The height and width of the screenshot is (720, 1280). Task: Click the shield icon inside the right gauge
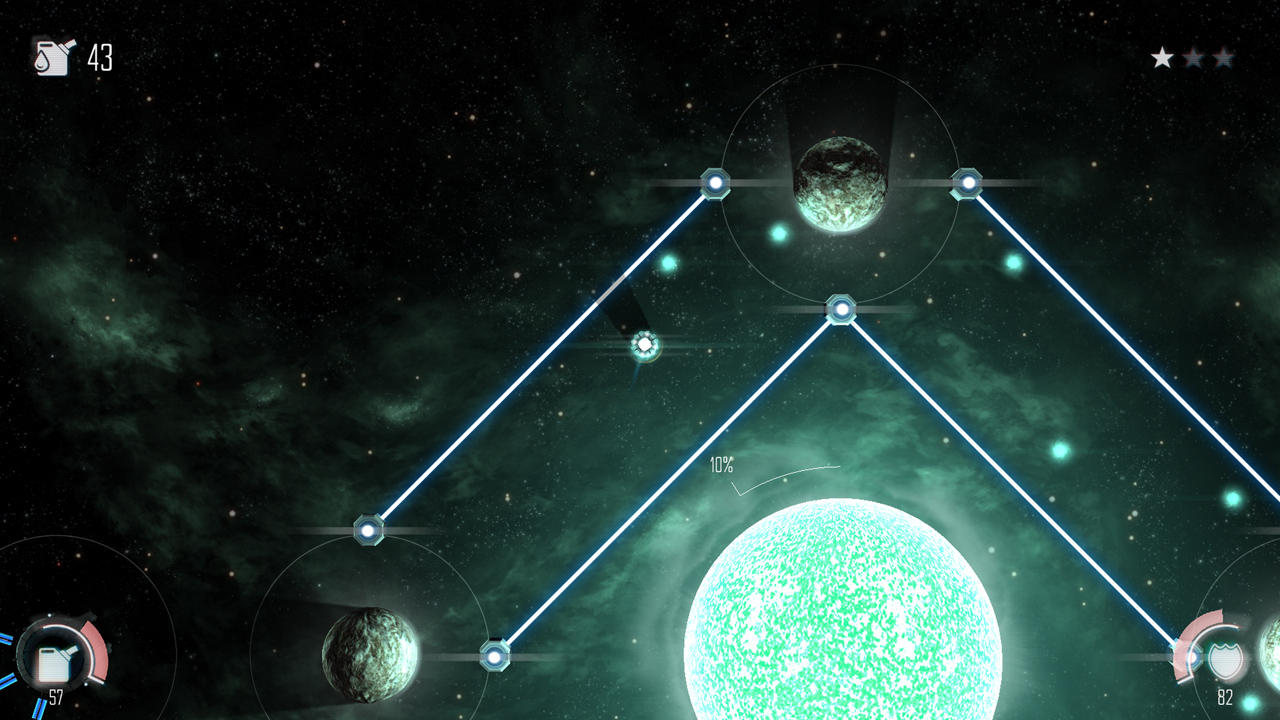1226,658
